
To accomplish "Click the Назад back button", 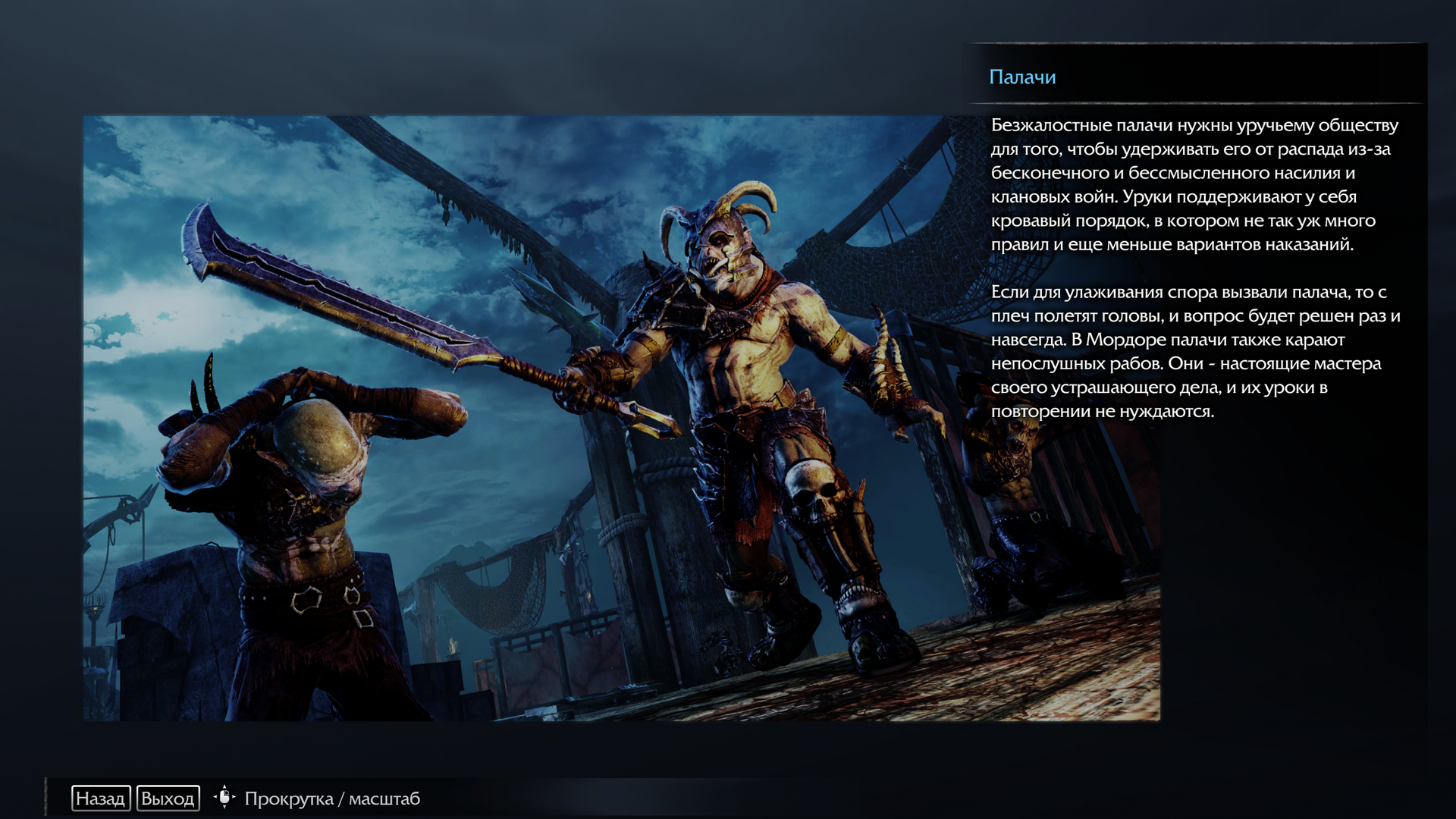I will click(x=101, y=799).
